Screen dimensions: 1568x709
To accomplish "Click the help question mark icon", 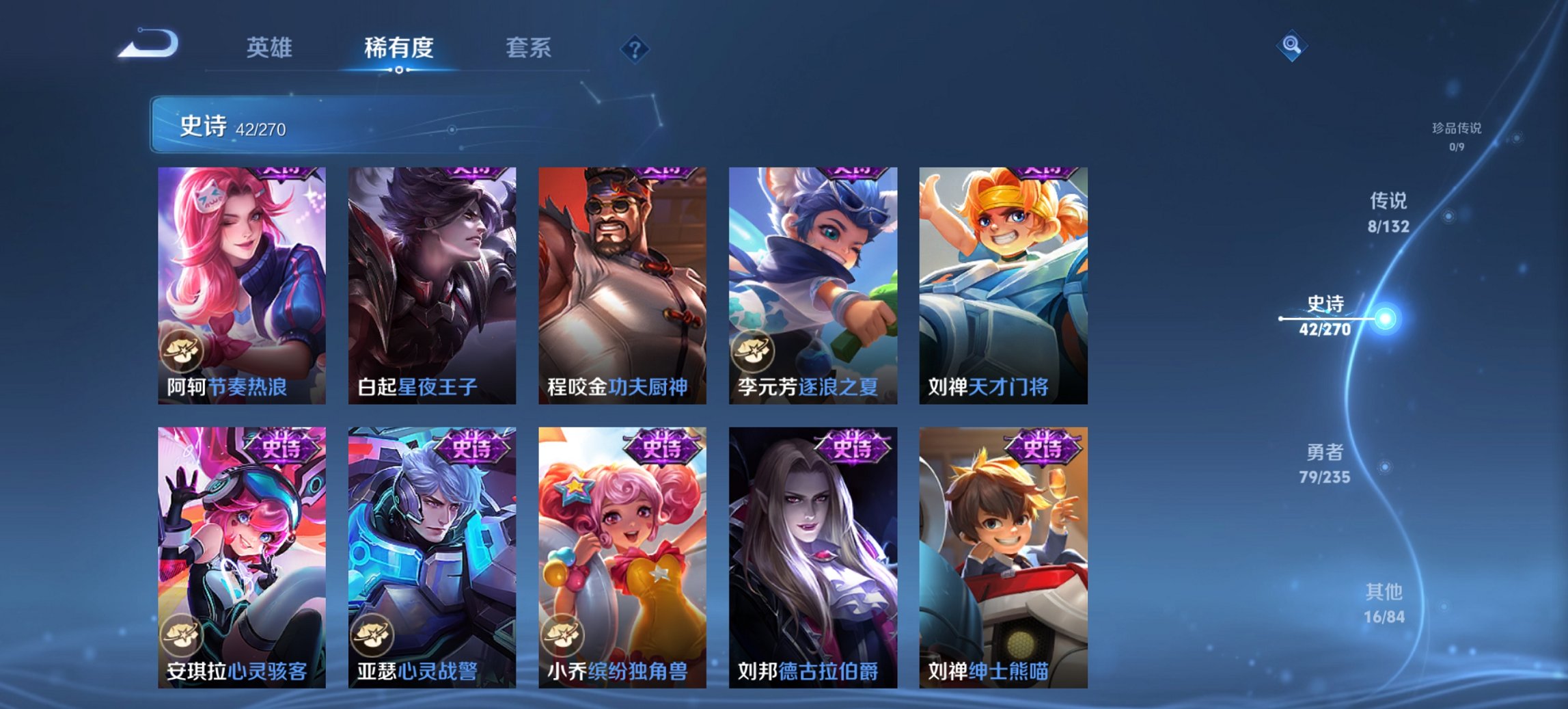I will click(x=635, y=49).
